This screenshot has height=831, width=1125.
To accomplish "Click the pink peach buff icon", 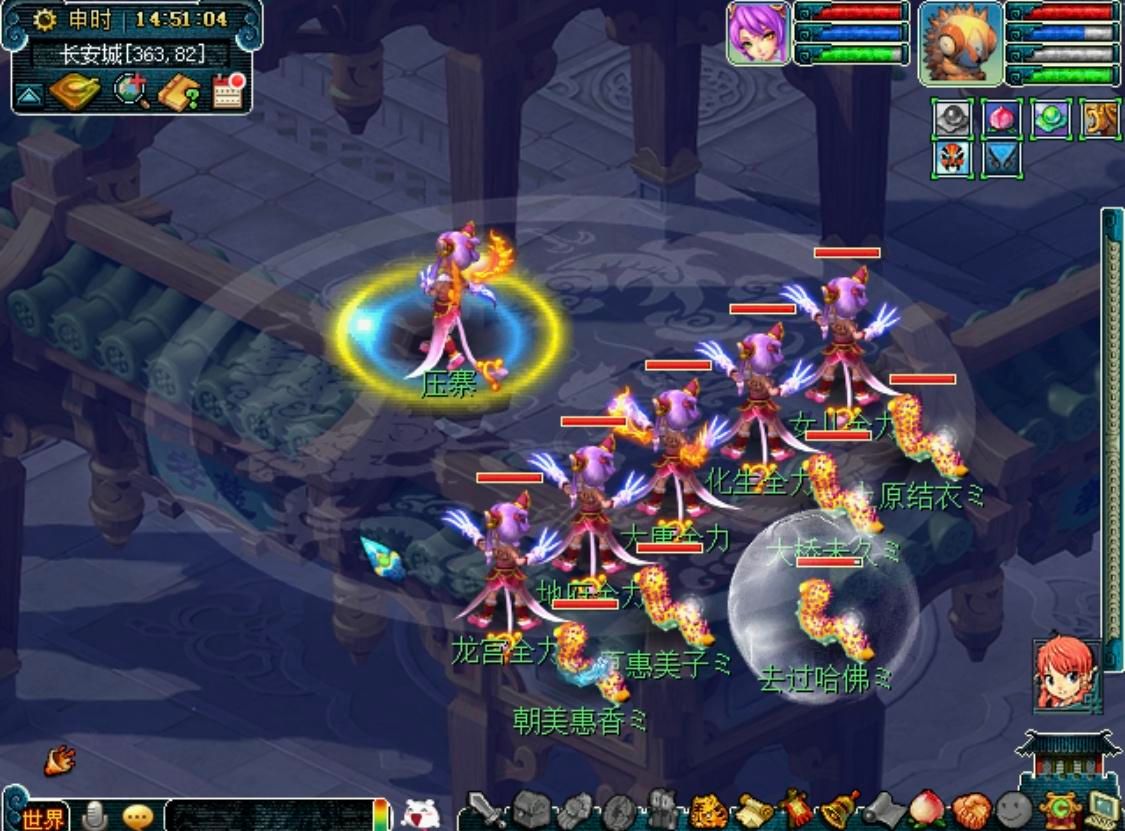I will (x=1001, y=119).
